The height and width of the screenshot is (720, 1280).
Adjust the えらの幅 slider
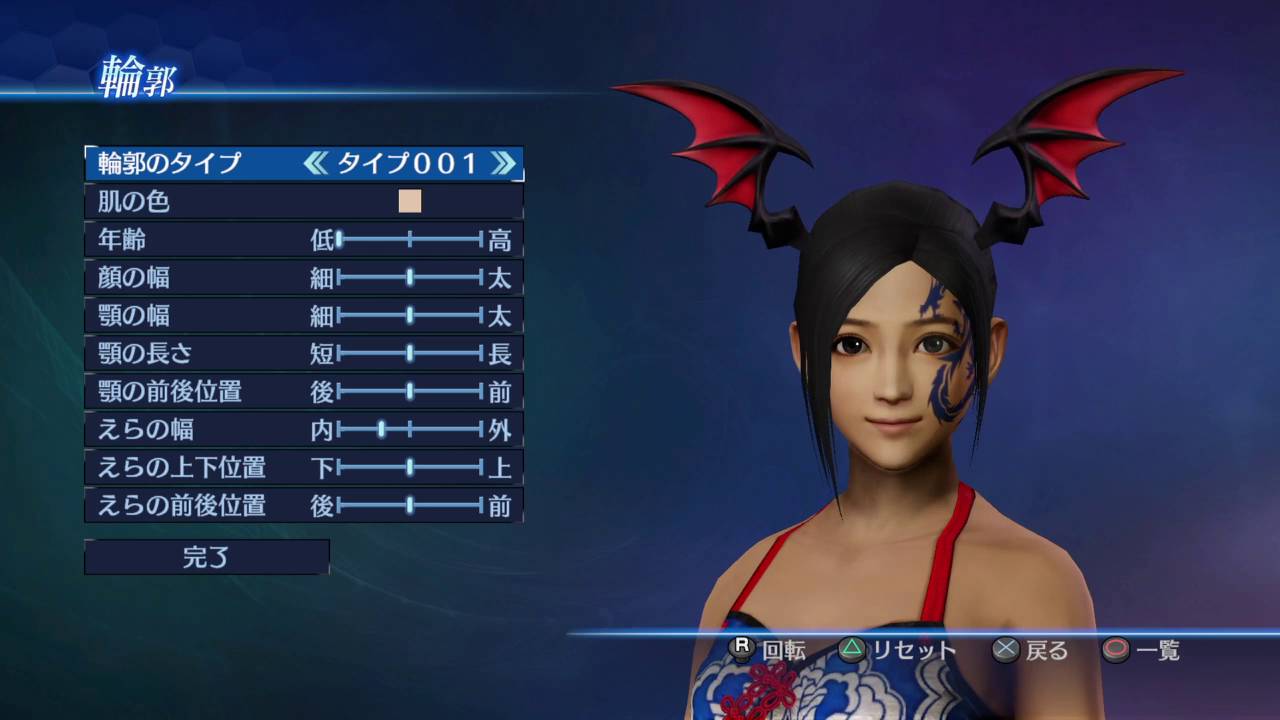pyautogui.click(x=382, y=430)
